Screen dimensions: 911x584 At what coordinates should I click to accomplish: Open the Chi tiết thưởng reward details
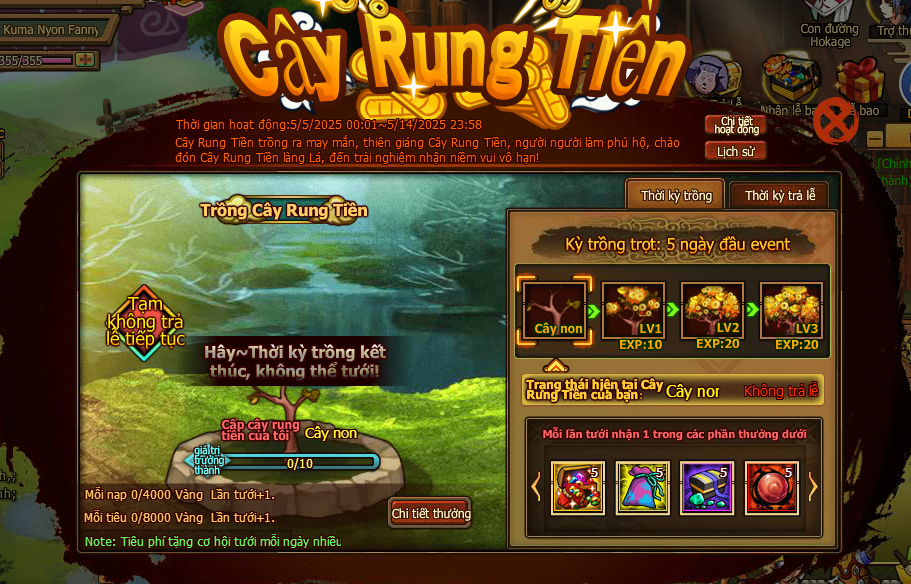430,513
